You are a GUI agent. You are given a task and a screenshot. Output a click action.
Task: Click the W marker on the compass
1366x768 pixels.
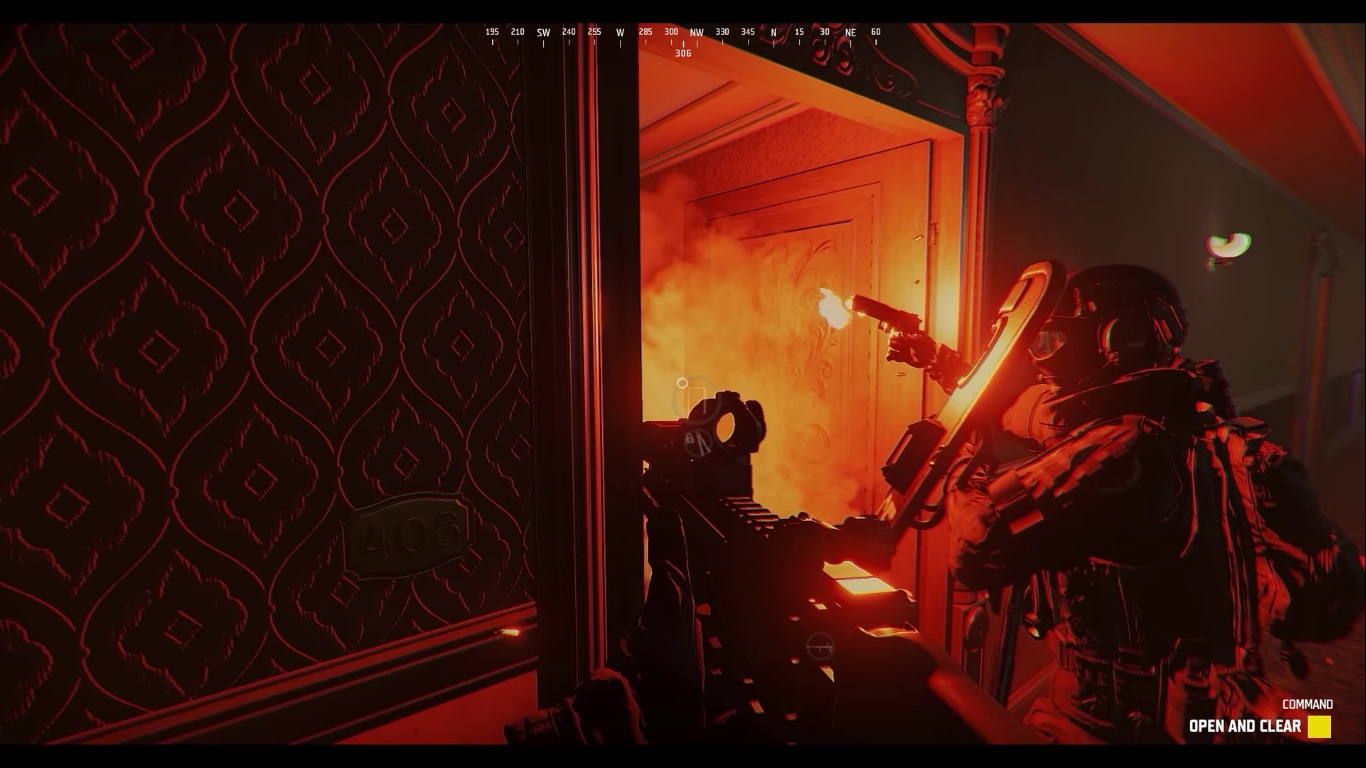619,32
